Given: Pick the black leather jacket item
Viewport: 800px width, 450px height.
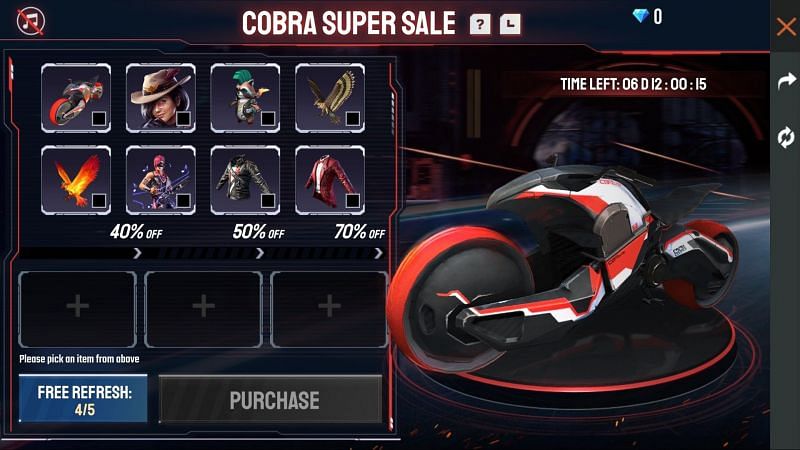Looking at the screenshot, I should (x=245, y=180).
